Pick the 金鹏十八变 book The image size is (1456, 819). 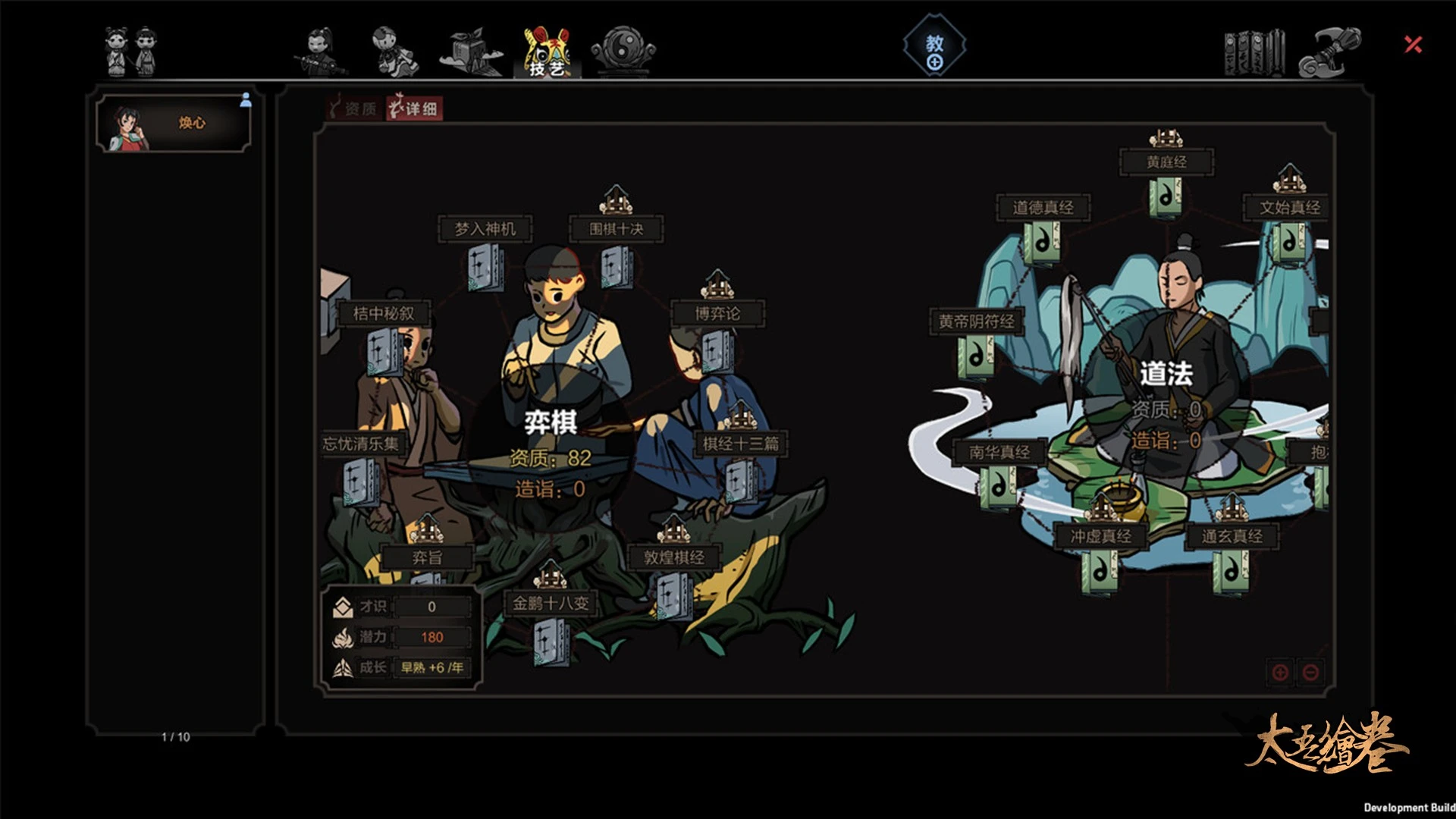point(550,641)
